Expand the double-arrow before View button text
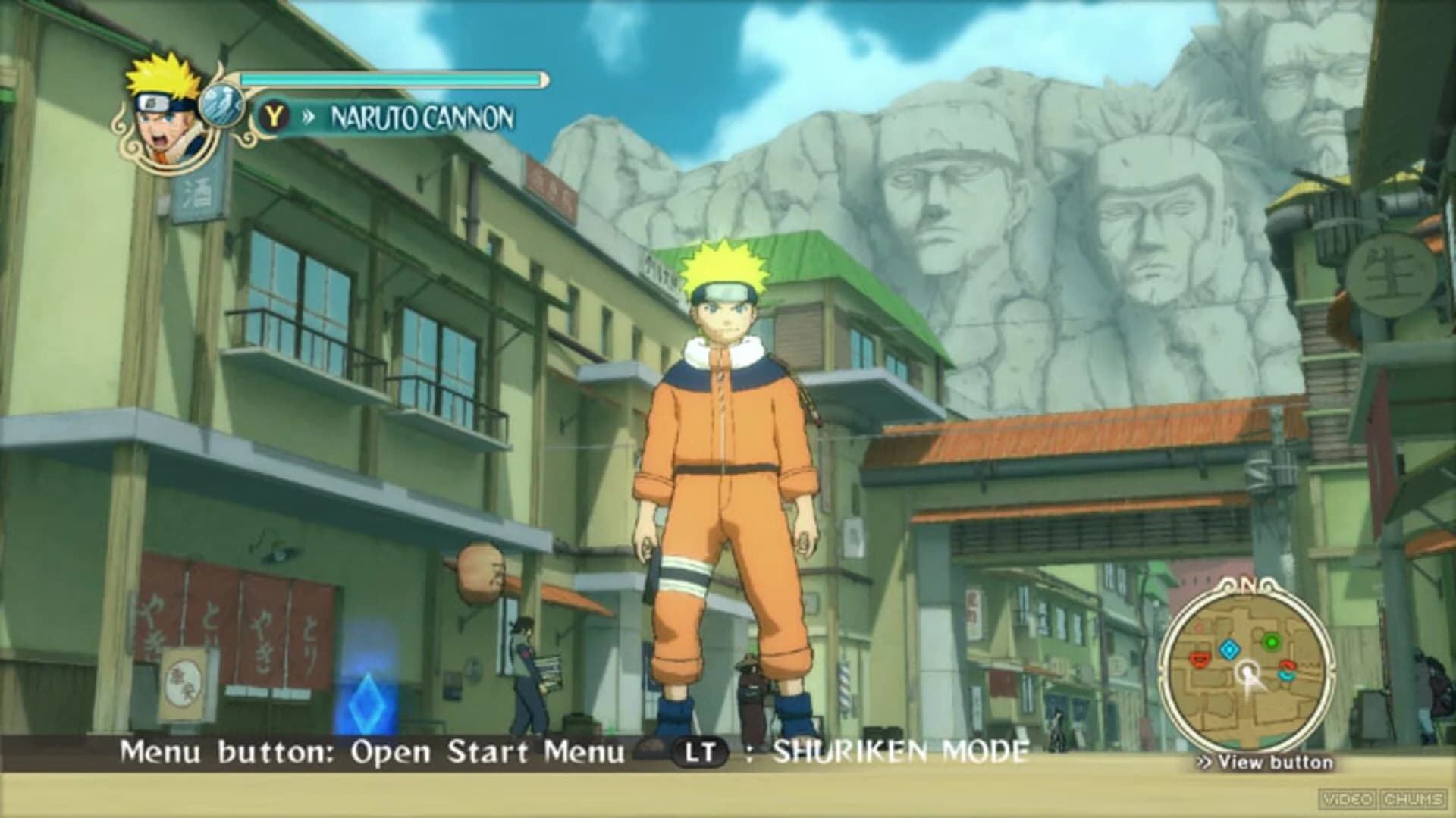 [x=1205, y=762]
